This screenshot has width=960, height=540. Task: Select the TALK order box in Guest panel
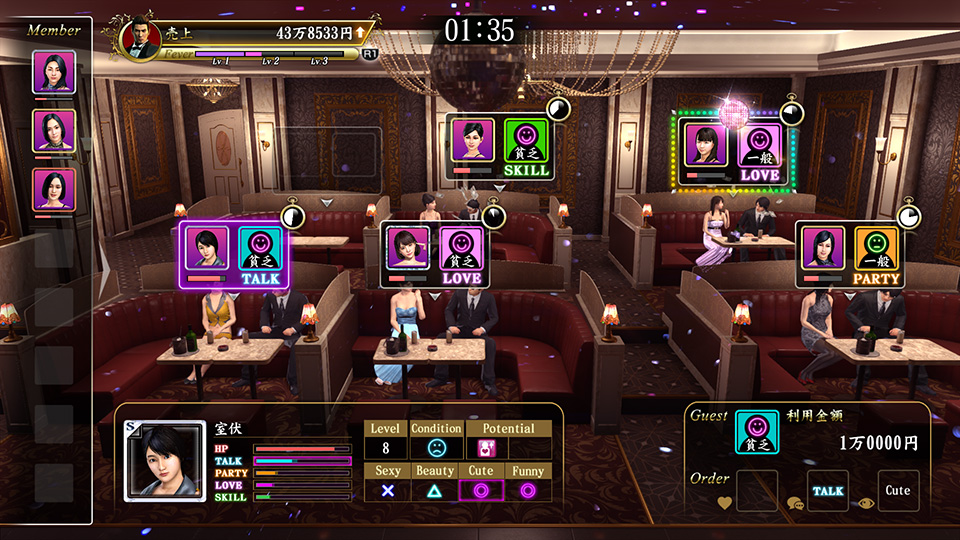[x=828, y=490]
